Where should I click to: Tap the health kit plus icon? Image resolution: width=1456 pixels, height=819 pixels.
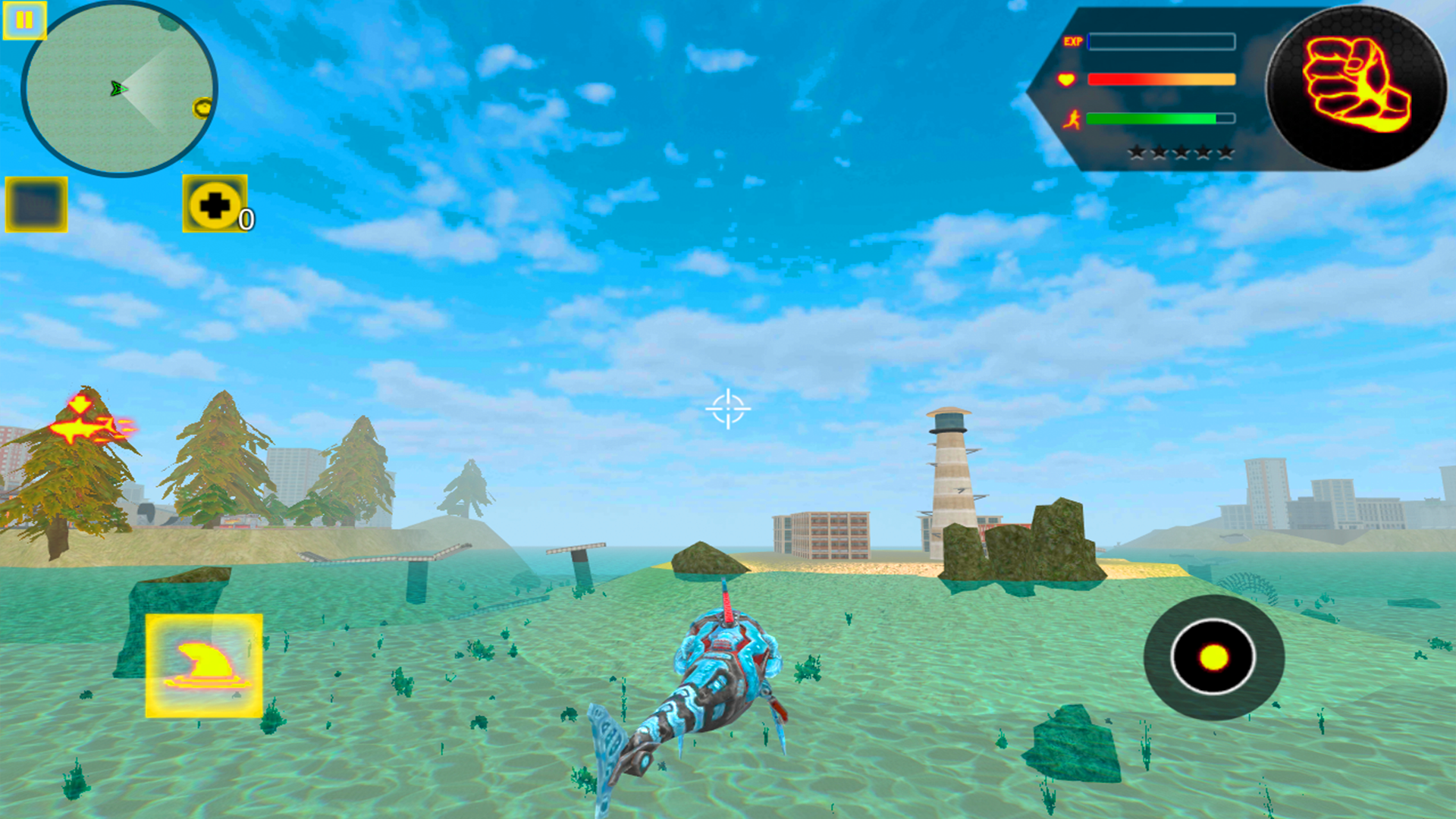click(x=215, y=203)
